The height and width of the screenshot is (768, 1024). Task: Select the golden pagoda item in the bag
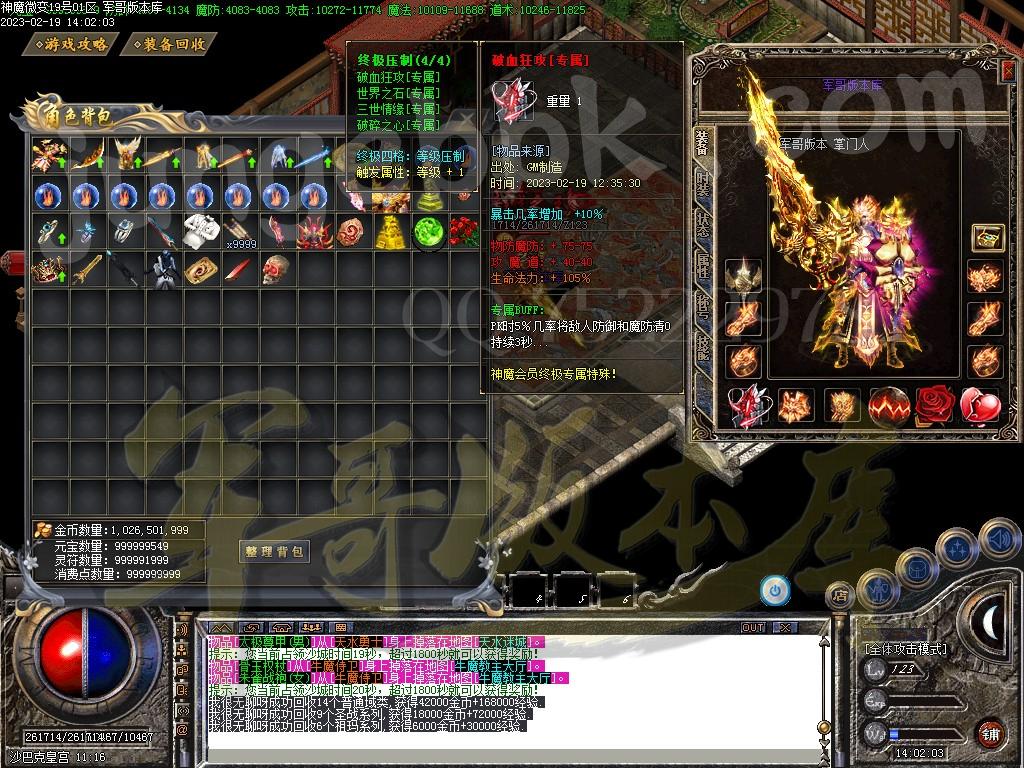(390, 231)
